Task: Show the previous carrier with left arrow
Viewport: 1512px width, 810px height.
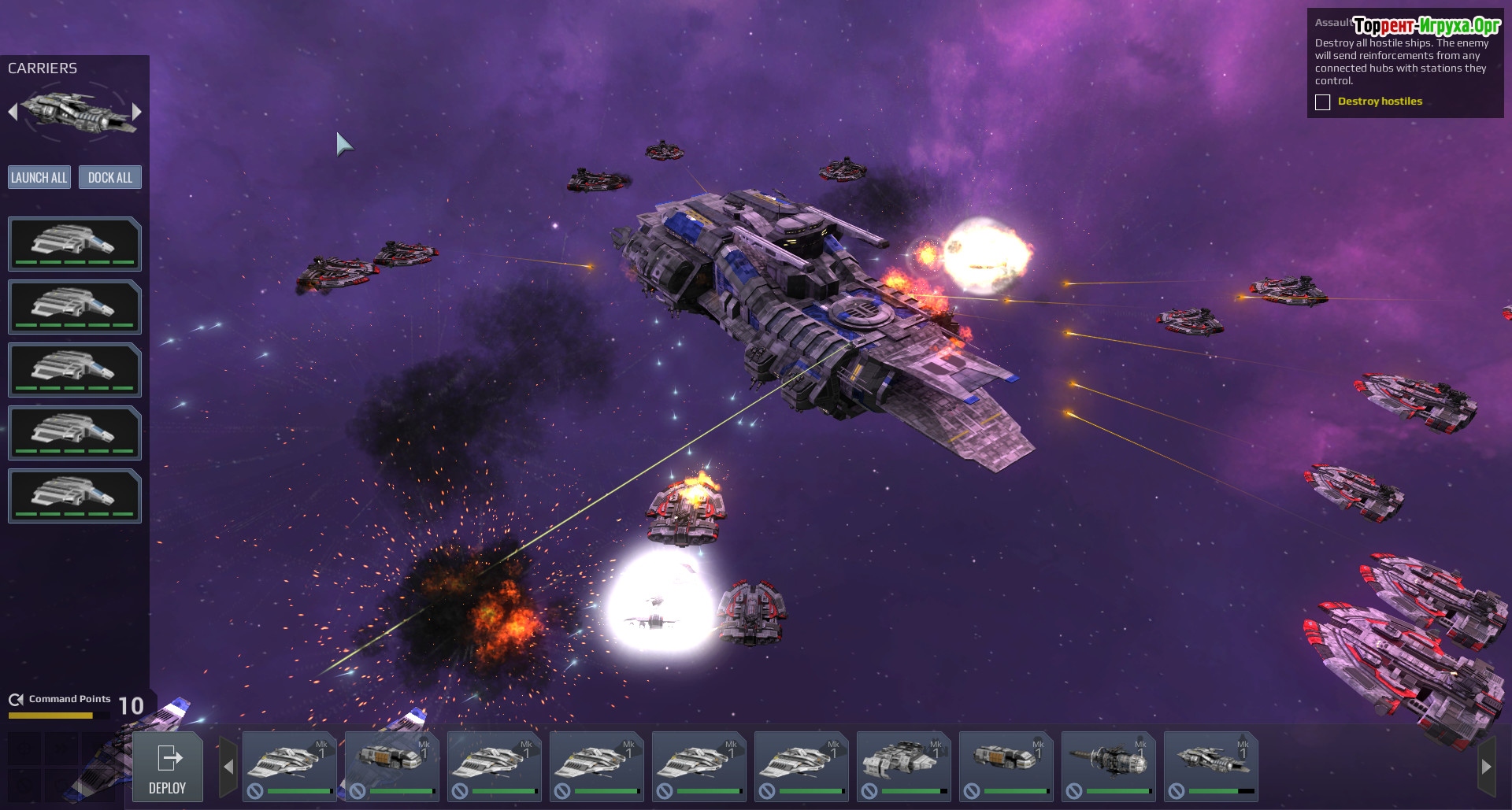Action: [13, 112]
